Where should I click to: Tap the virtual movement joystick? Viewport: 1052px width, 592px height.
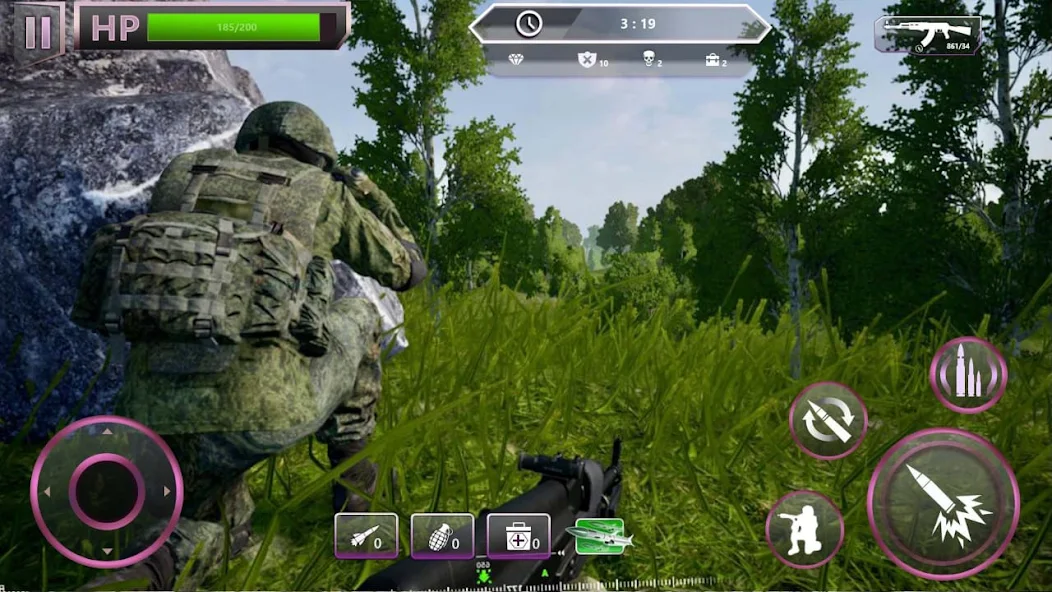click(x=106, y=491)
